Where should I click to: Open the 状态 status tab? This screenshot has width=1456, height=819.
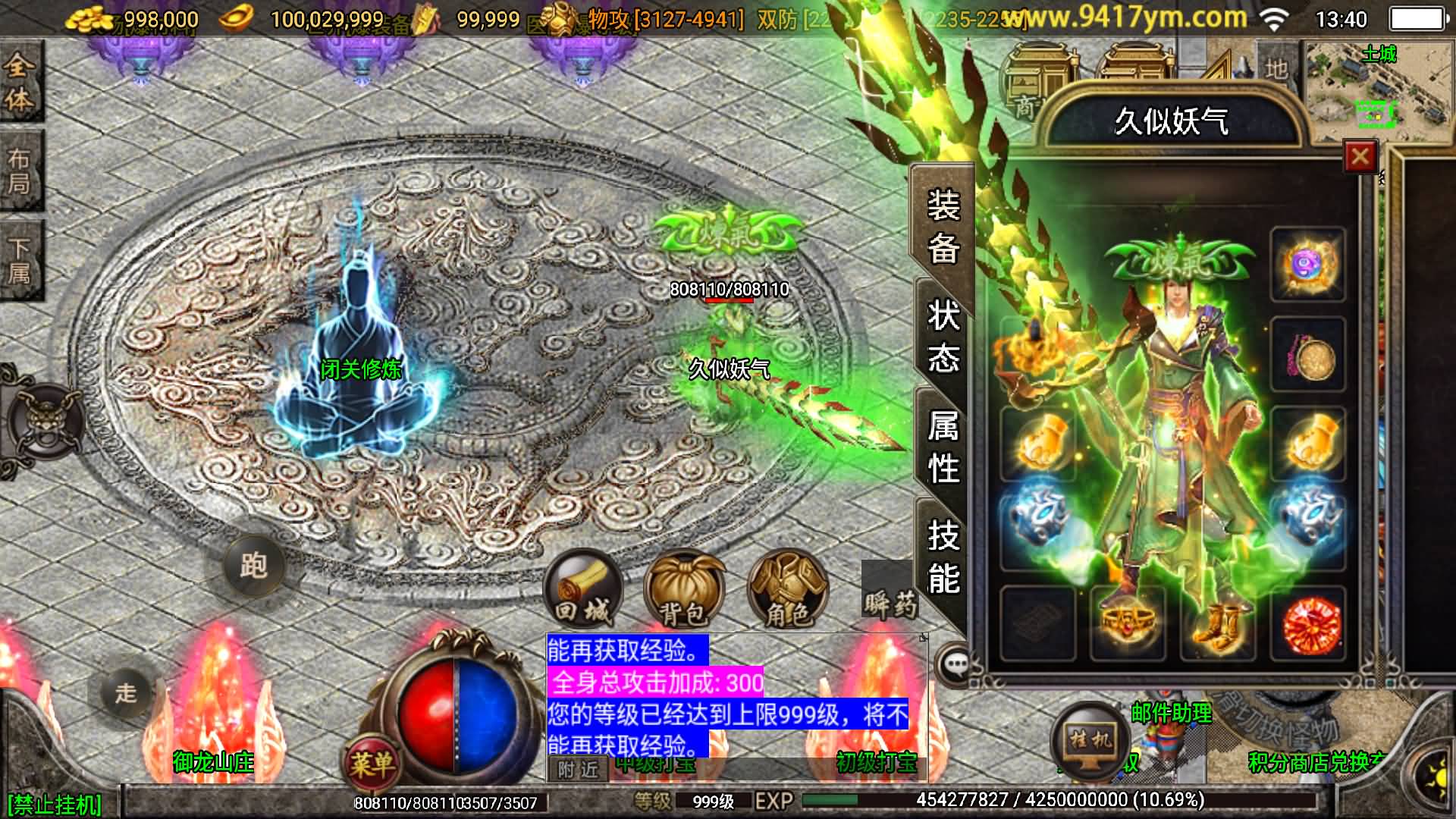tap(943, 336)
